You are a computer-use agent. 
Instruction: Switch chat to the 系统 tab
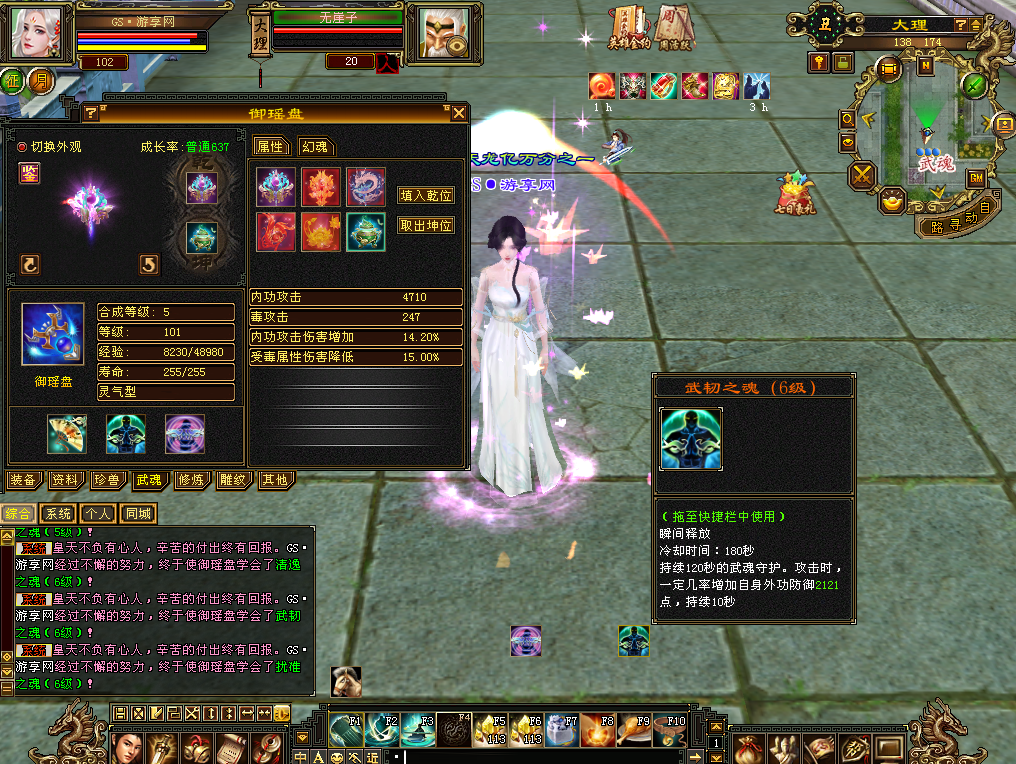point(61,514)
